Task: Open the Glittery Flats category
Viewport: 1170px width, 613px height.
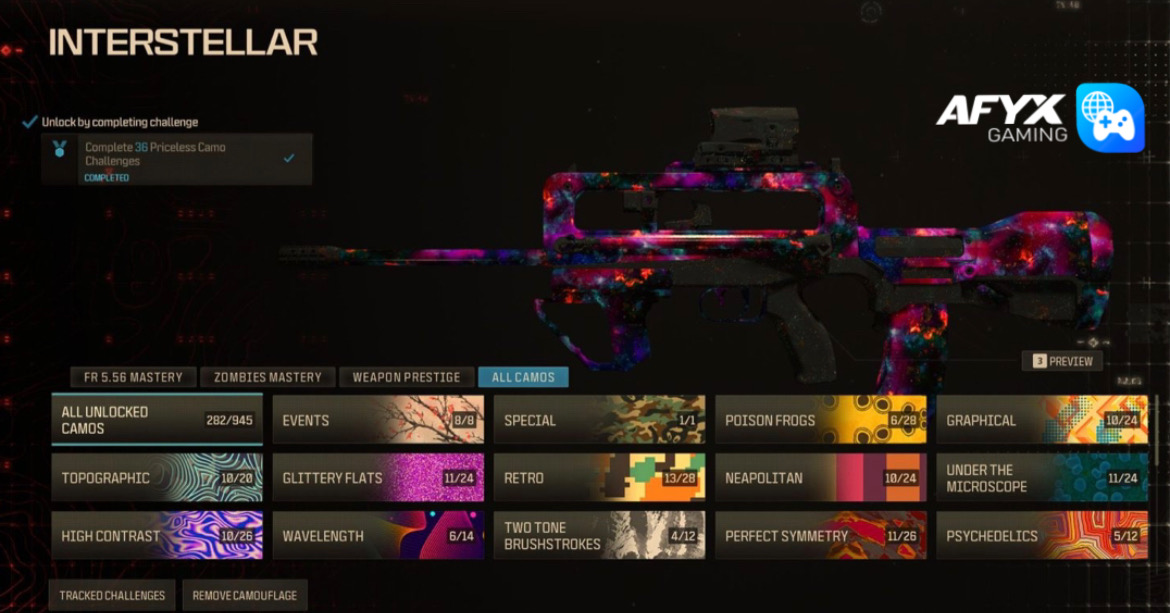Action: point(378,478)
